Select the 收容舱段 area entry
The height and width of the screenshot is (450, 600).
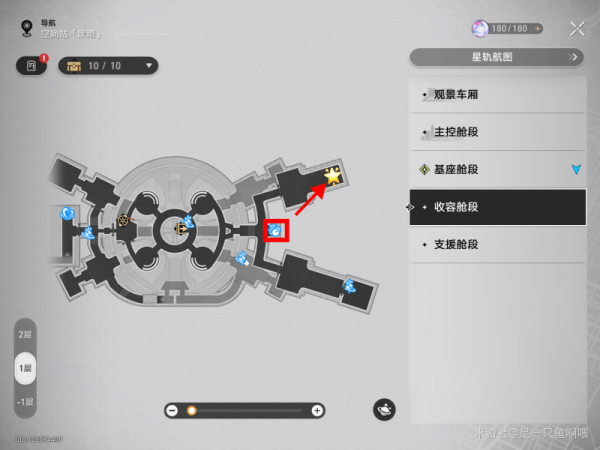click(x=497, y=207)
